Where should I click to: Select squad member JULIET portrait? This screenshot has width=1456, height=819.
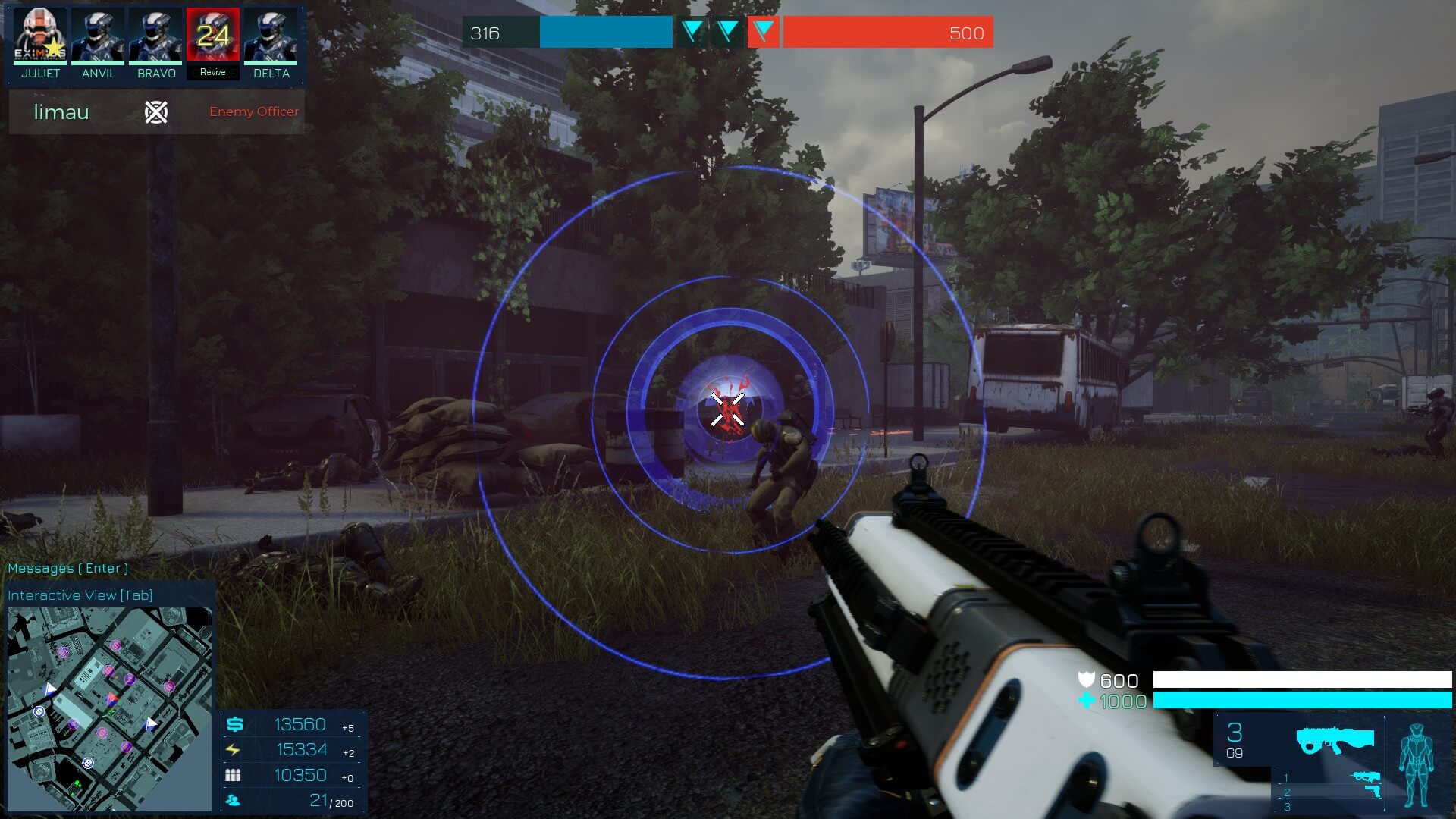[x=40, y=36]
